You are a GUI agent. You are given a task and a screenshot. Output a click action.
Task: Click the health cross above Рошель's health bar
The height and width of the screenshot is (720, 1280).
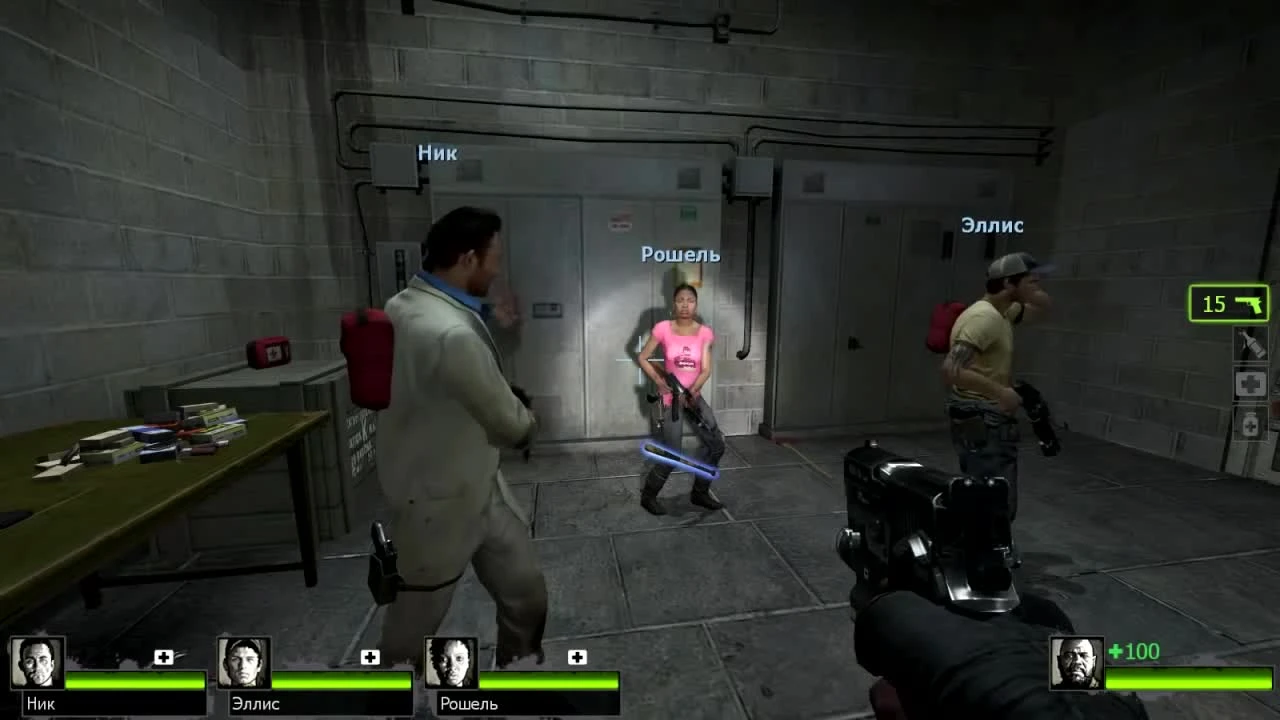(x=575, y=657)
